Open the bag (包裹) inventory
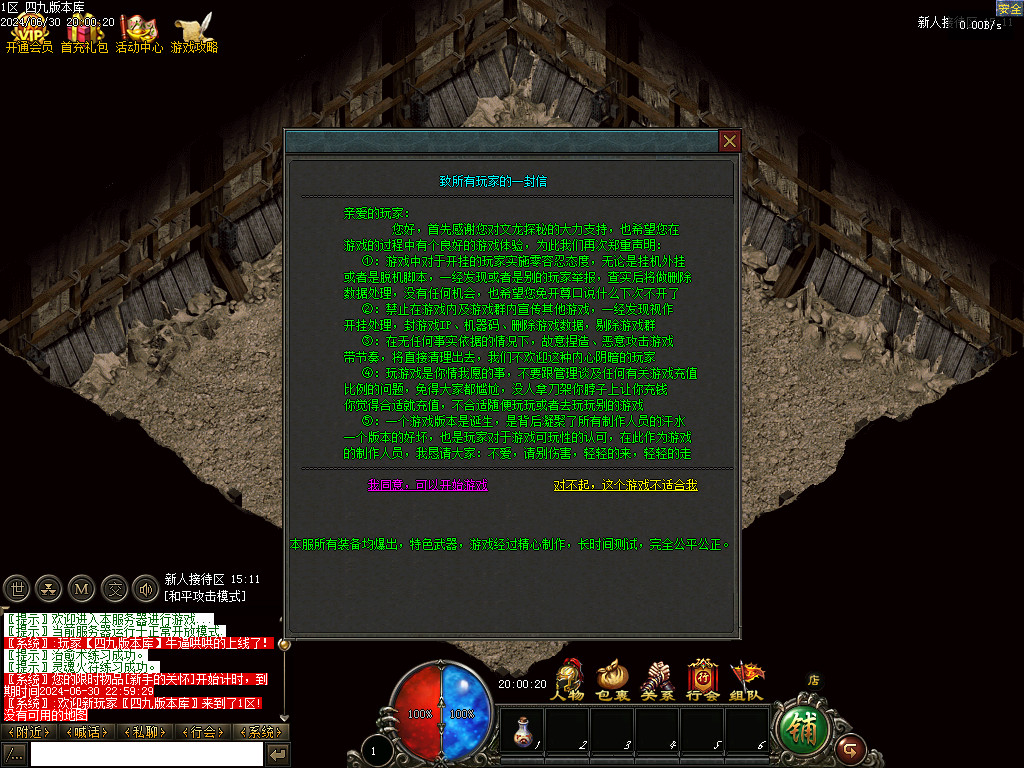 (x=612, y=678)
